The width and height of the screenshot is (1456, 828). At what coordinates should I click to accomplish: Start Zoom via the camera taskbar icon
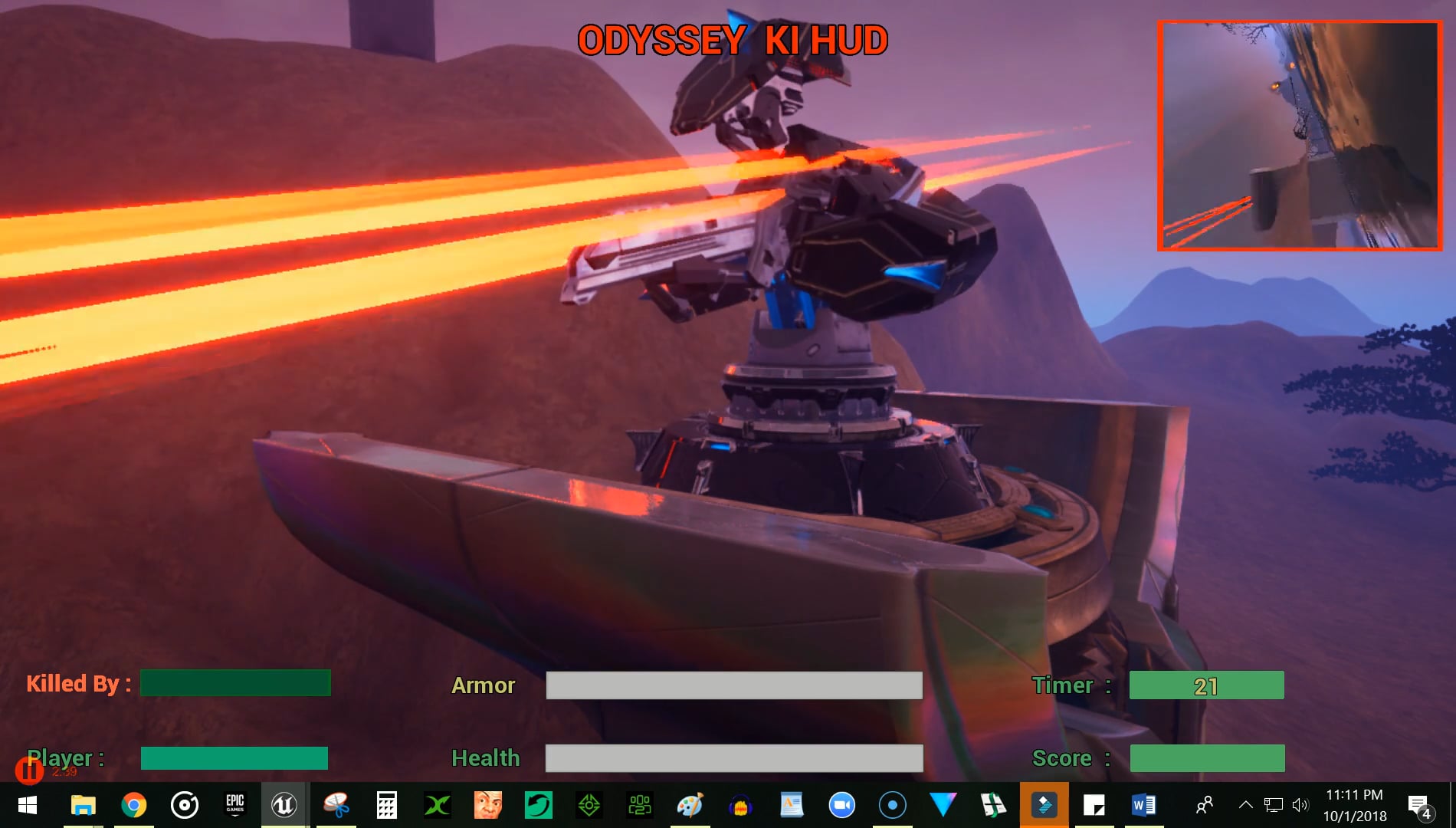point(843,804)
